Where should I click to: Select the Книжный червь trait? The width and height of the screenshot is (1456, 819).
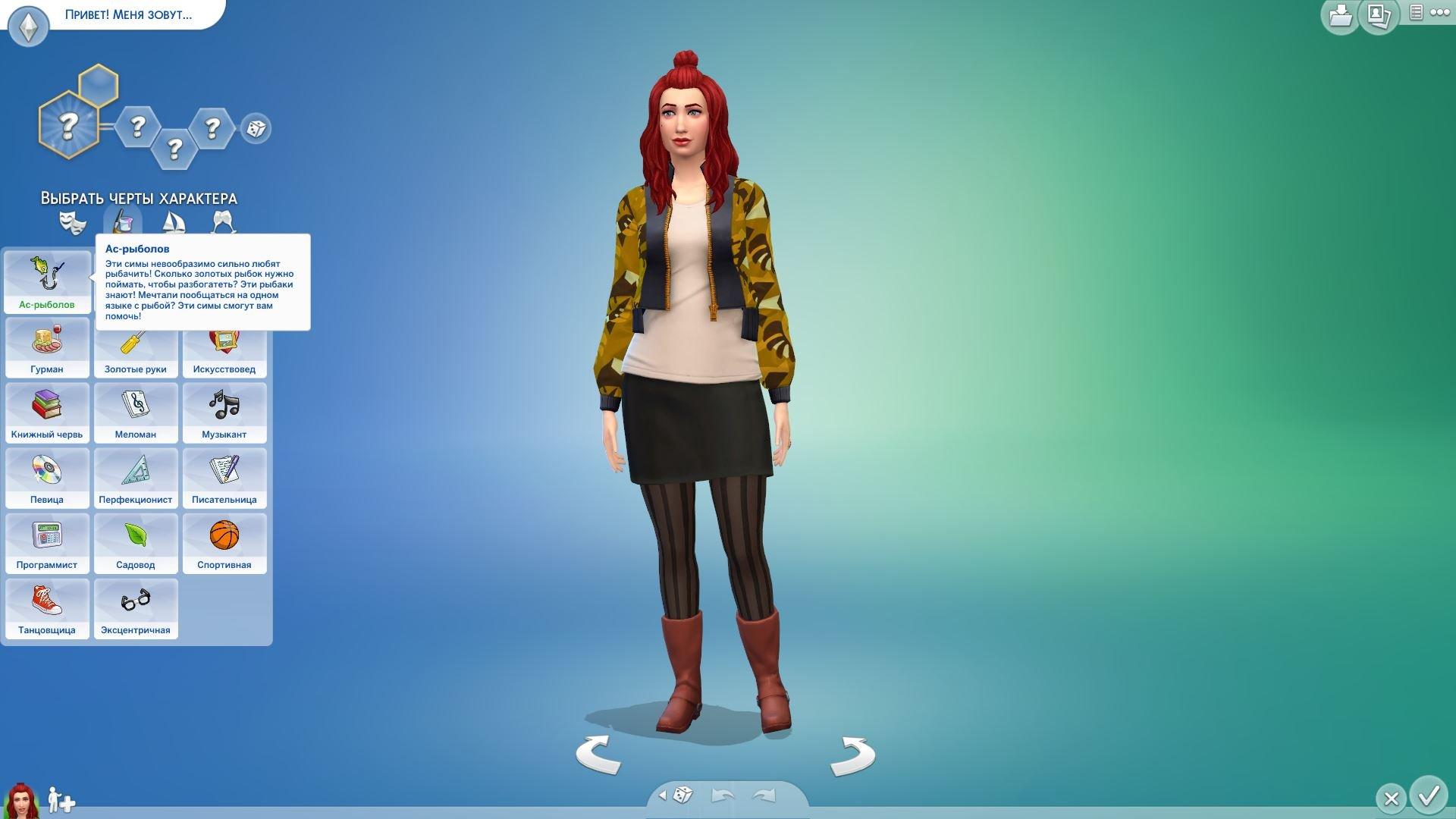(x=47, y=413)
